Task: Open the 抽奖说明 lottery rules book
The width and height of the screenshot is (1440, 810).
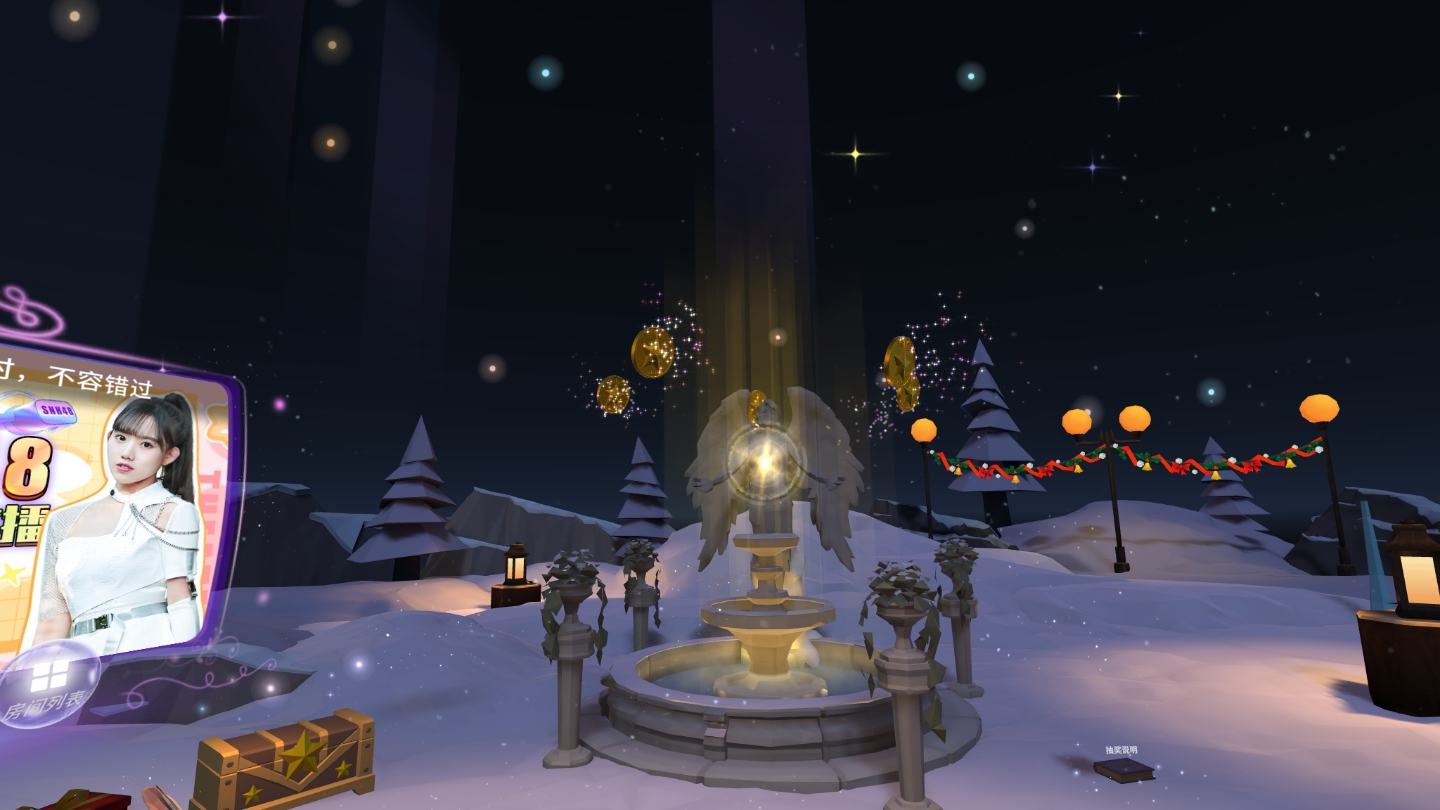Action: 1123,768
